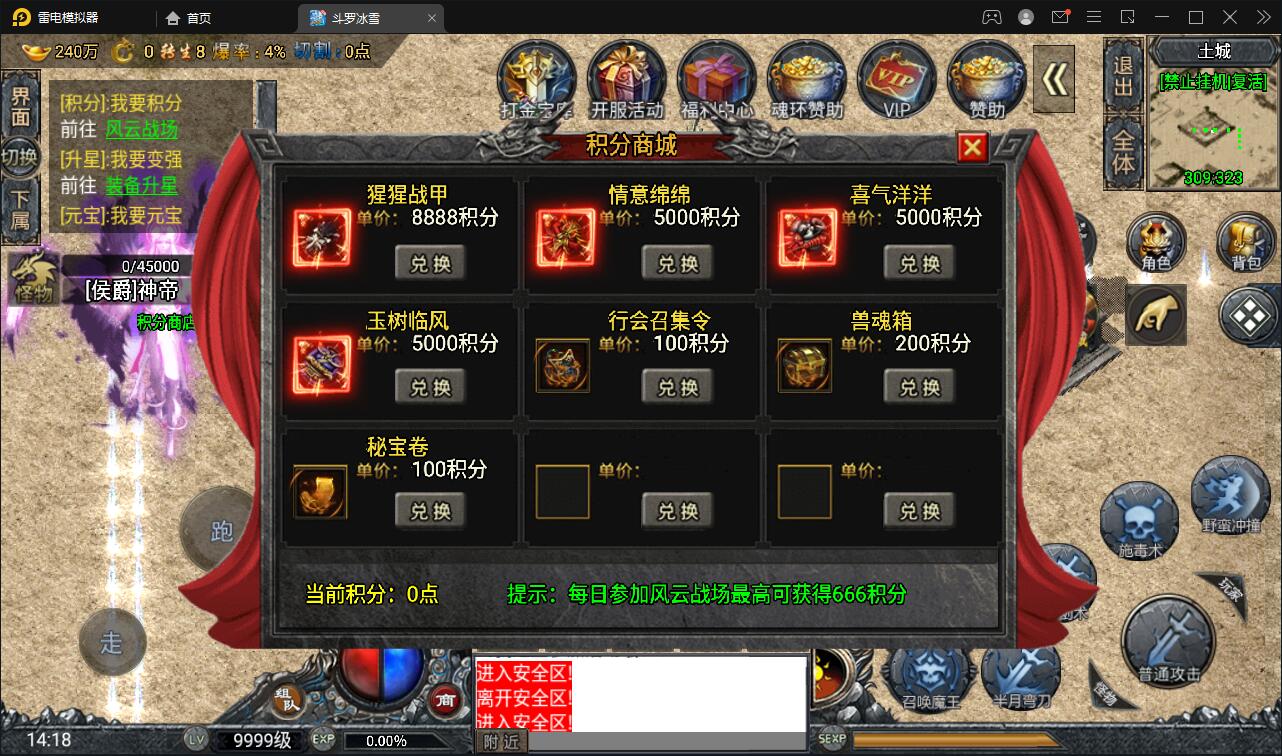
Task: Exchange 猩猩战甲 with its 兑换 button
Action: point(430,262)
